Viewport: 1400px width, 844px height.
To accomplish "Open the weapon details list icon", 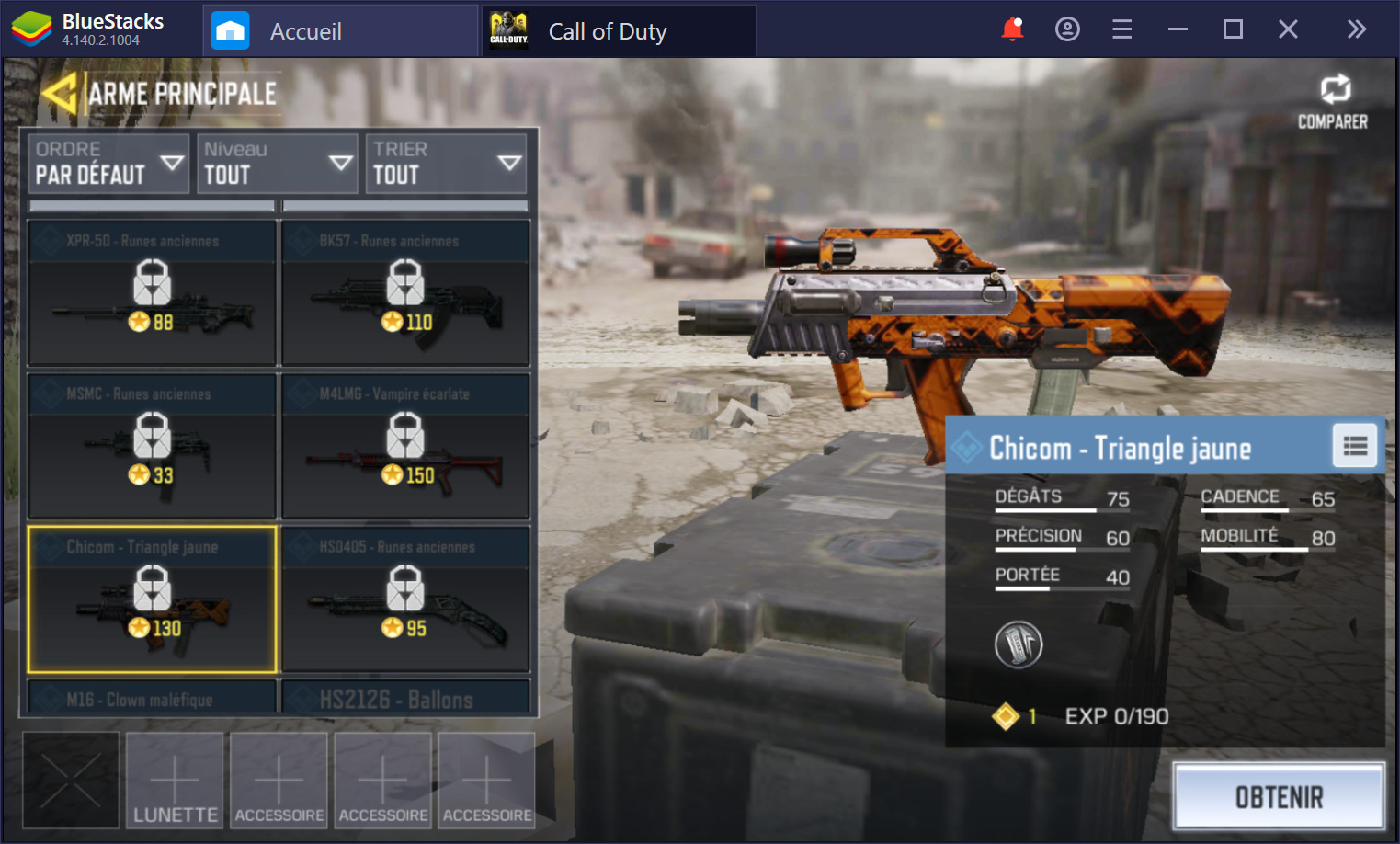I will coord(1355,447).
